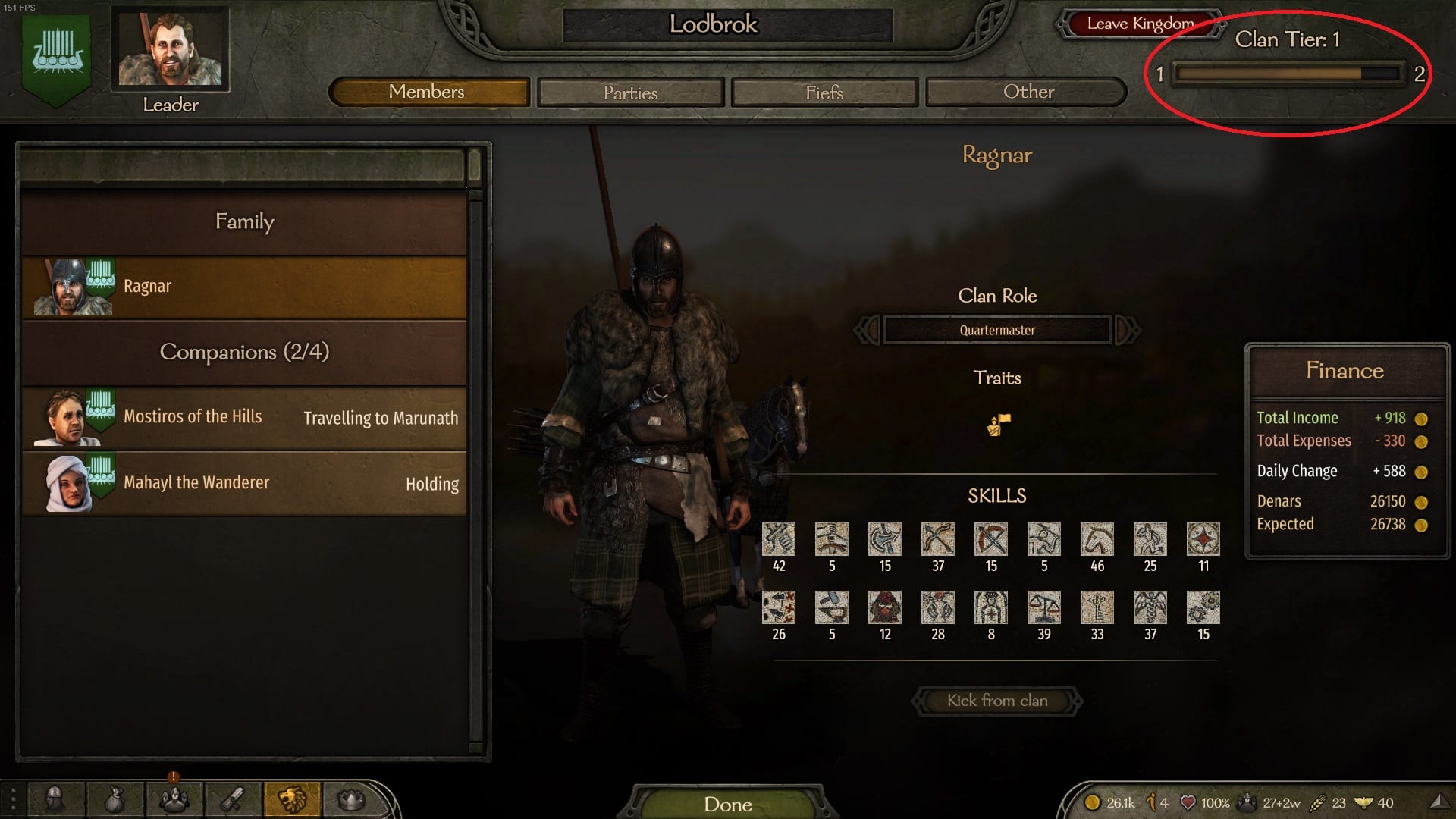Select the Members tab
This screenshot has width=1456, height=819.
coord(427,92)
